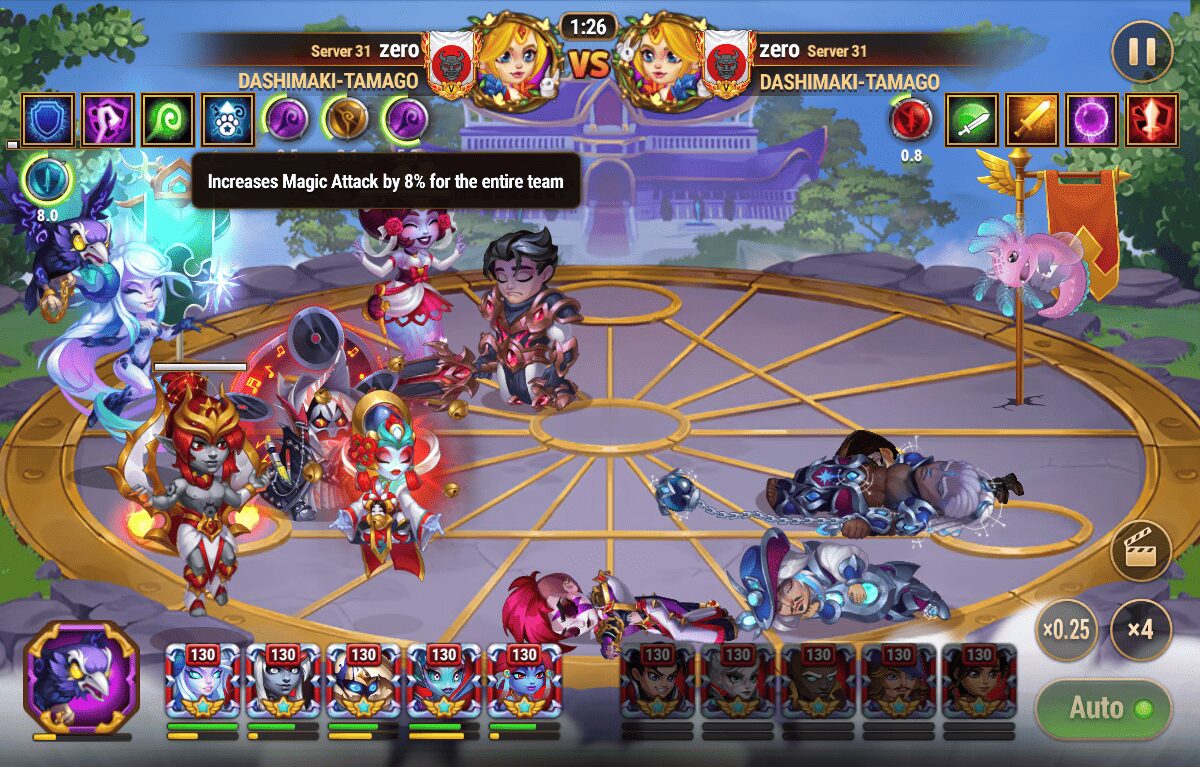Toggle the Auto battle button
This screenshot has height=767, width=1200.
point(1103,709)
